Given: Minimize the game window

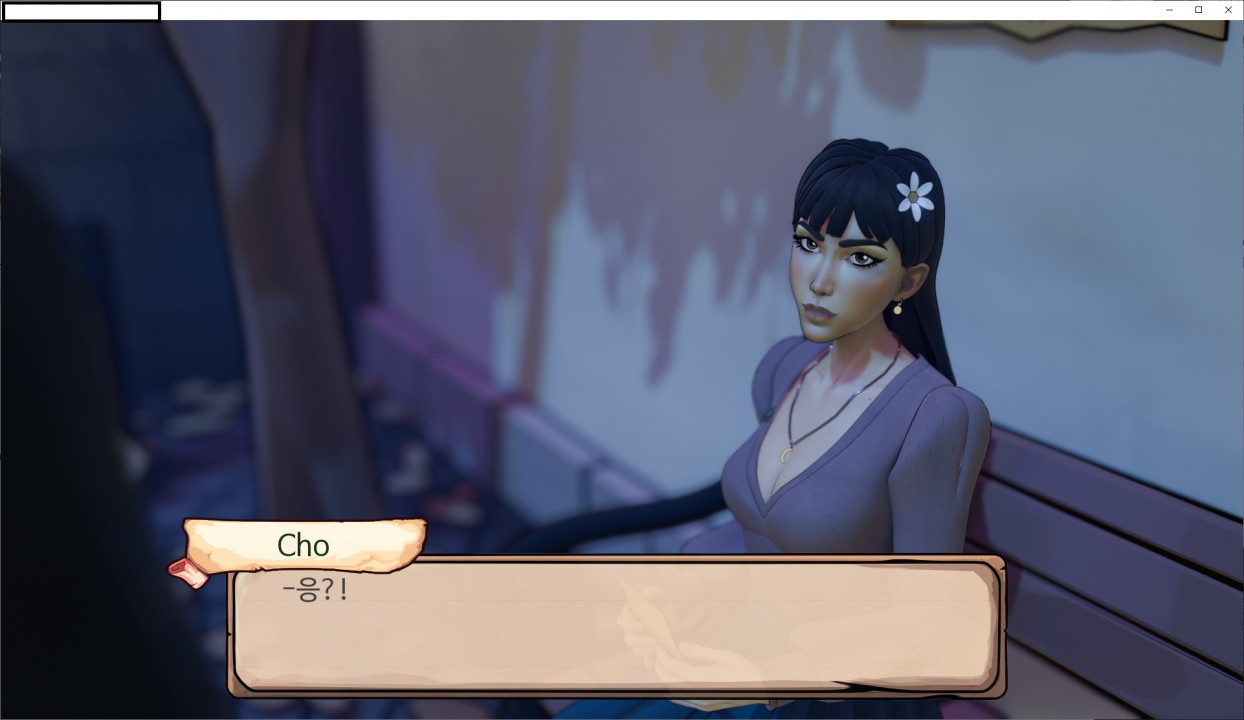Looking at the screenshot, I should [1169, 10].
